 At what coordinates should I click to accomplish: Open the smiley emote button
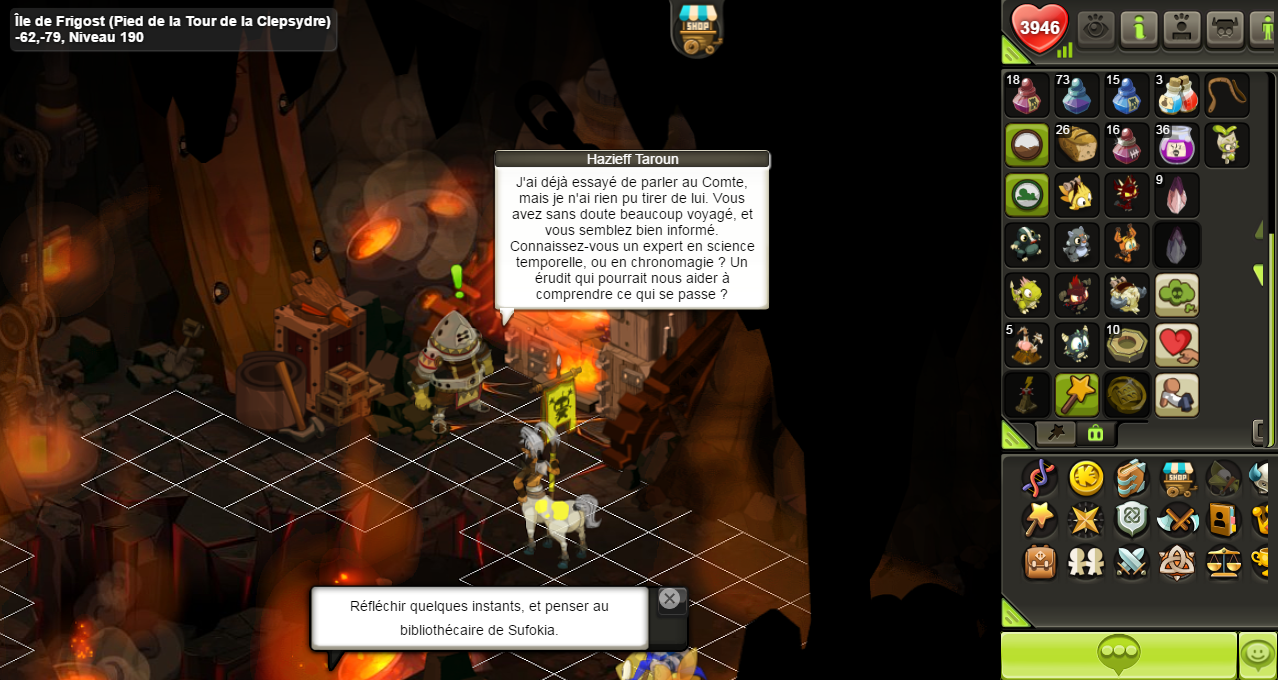point(1257,655)
